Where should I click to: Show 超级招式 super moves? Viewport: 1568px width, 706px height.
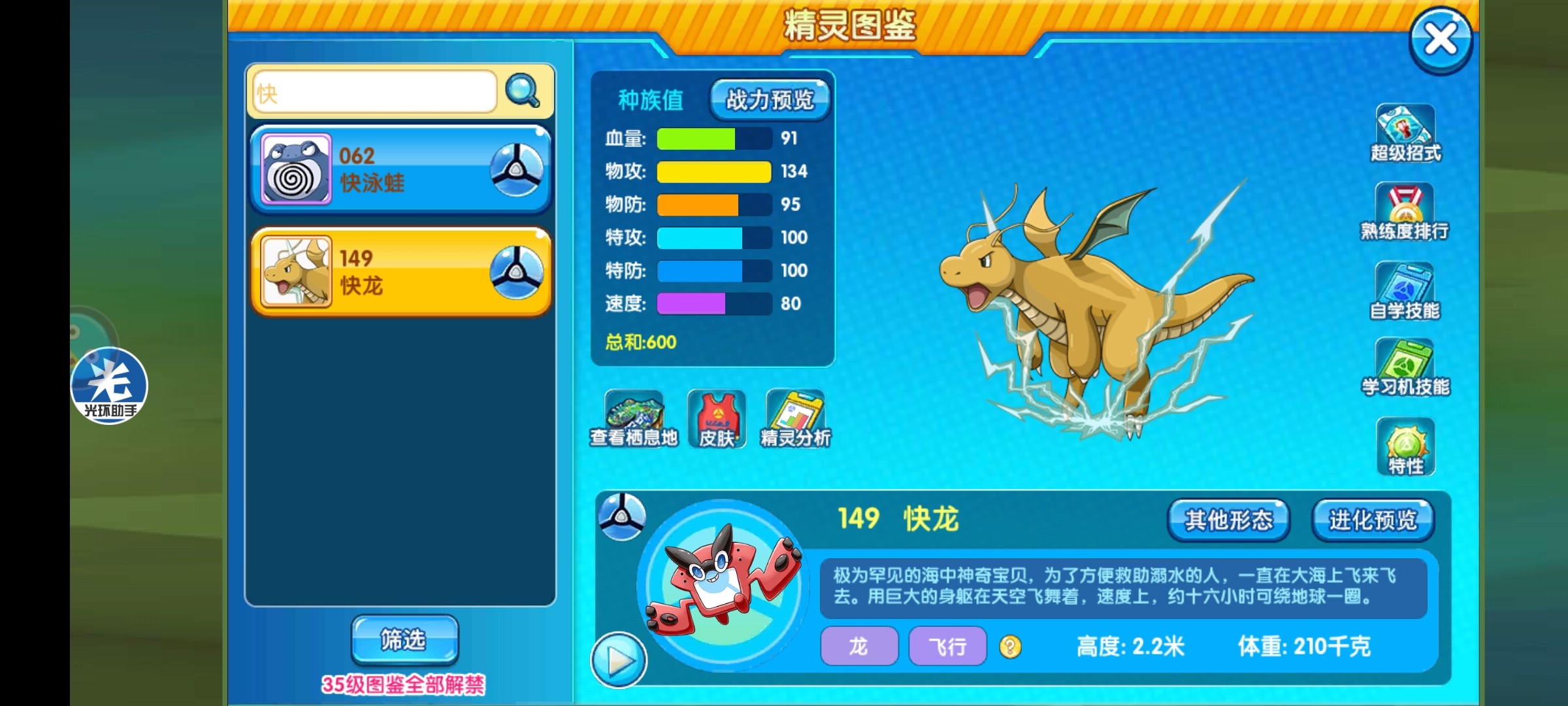click(1405, 133)
